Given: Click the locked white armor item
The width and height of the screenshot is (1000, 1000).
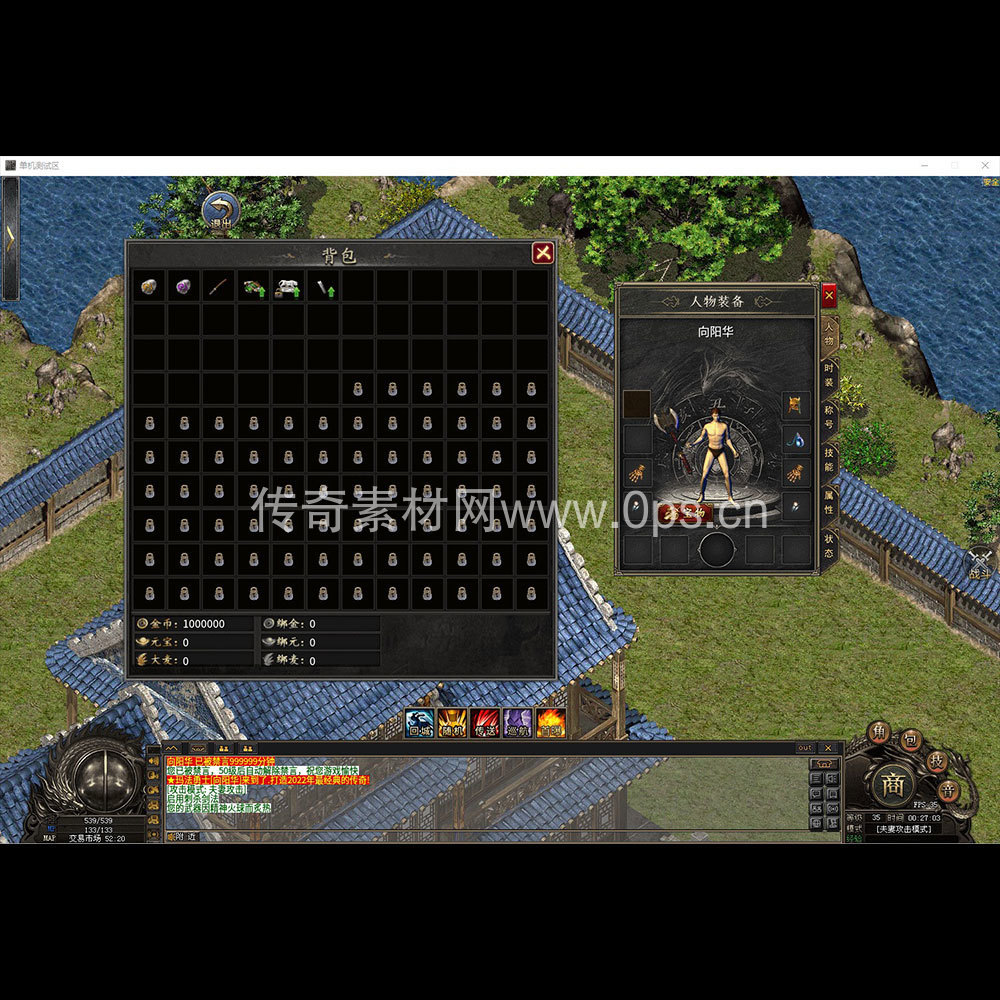Looking at the screenshot, I should click(289, 288).
